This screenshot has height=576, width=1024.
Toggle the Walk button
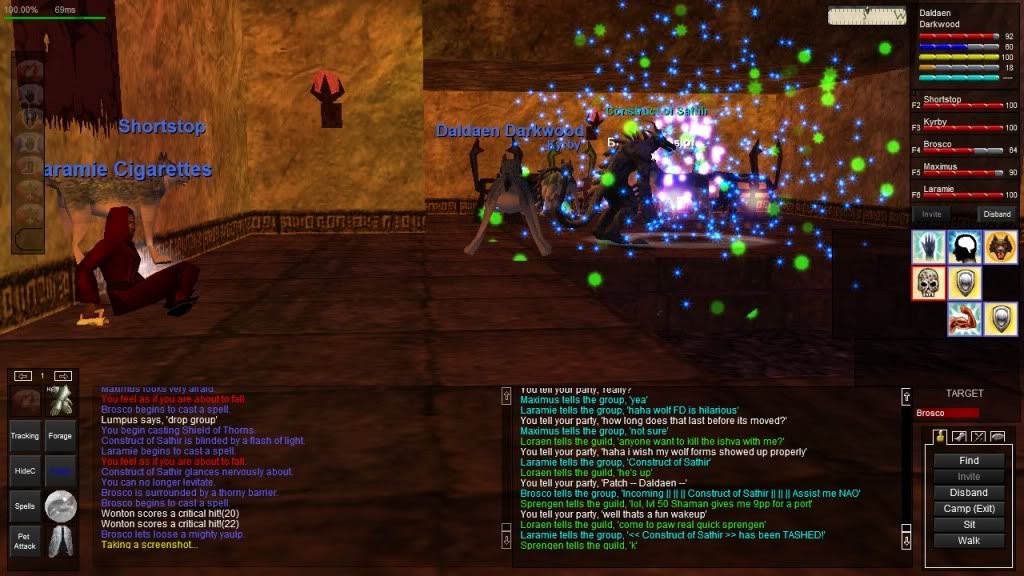(968, 541)
